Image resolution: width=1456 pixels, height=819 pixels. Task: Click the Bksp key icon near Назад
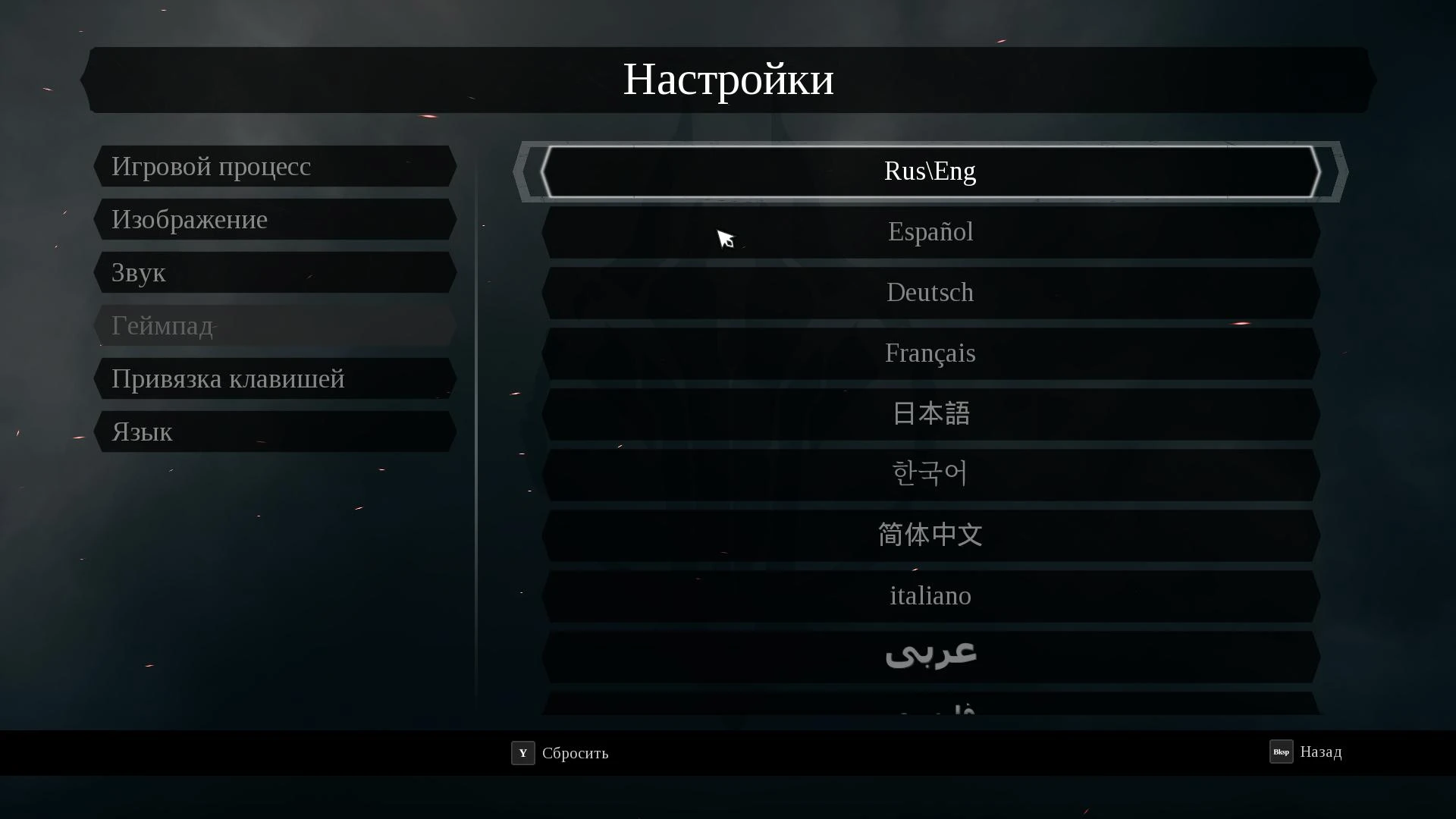tap(1281, 752)
